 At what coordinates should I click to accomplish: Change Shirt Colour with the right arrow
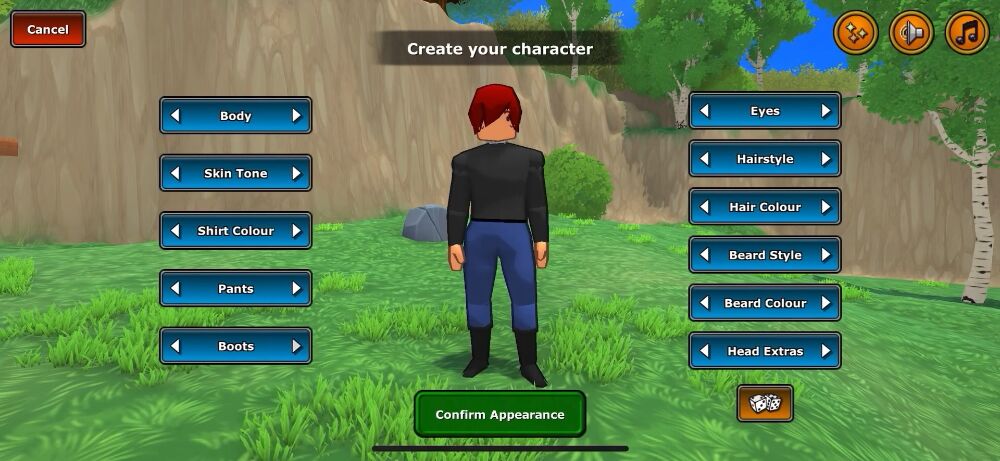[296, 231]
